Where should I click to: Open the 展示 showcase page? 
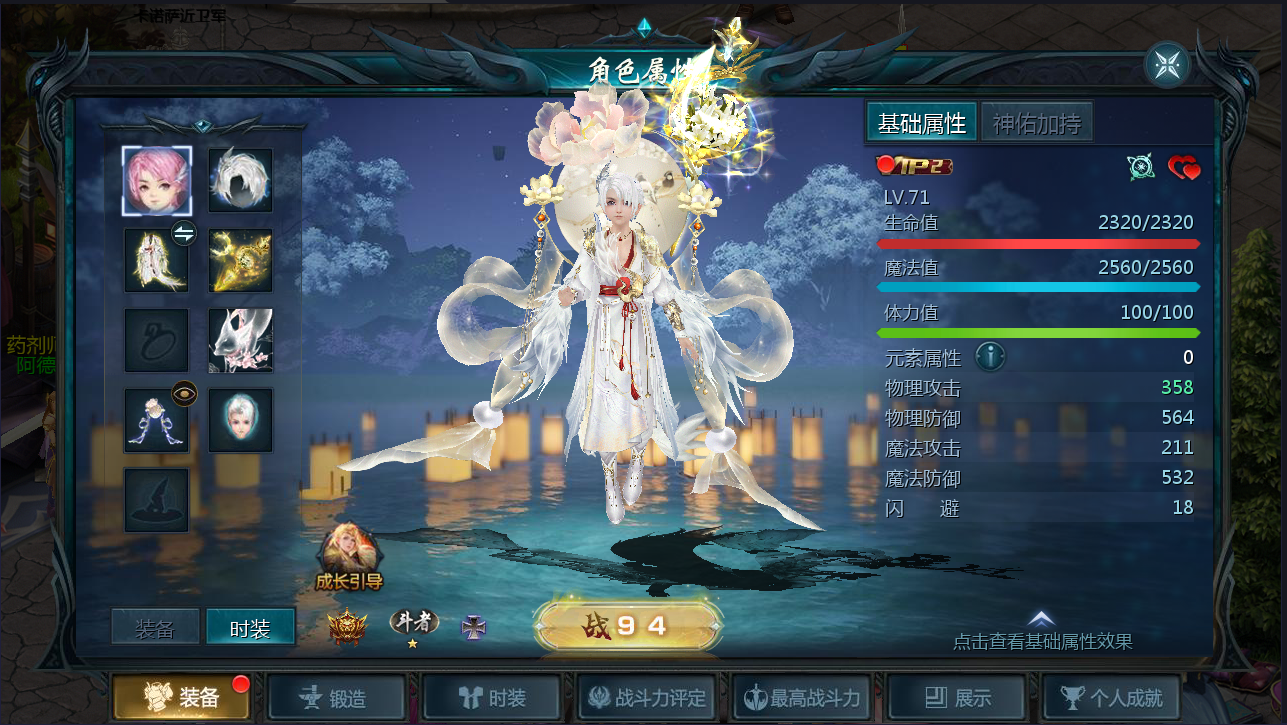(x=957, y=698)
